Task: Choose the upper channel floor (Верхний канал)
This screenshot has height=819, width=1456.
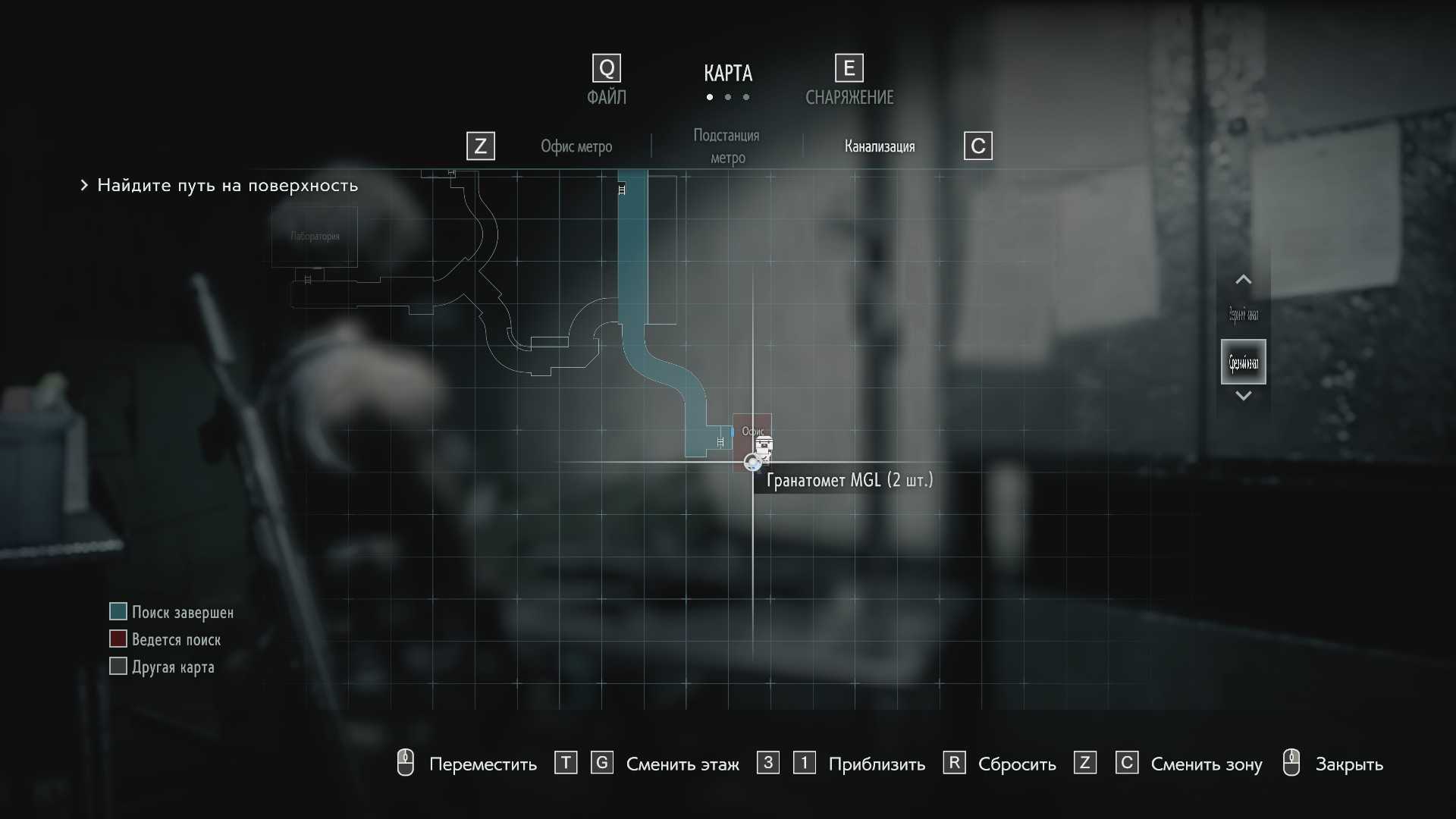Action: pyautogui.click(x=1243, y=314)
